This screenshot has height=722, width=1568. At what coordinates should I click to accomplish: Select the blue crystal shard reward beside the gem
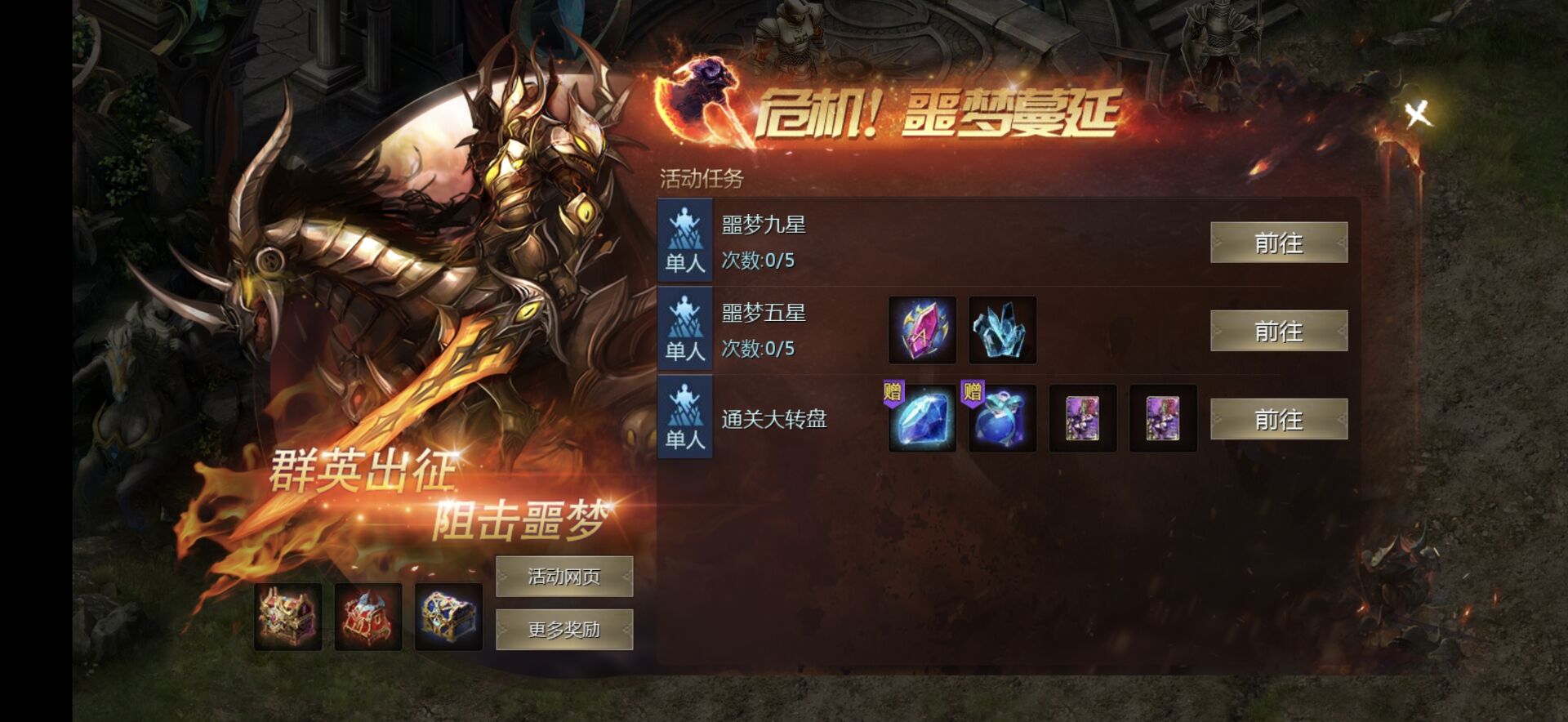pos(1001,331)
